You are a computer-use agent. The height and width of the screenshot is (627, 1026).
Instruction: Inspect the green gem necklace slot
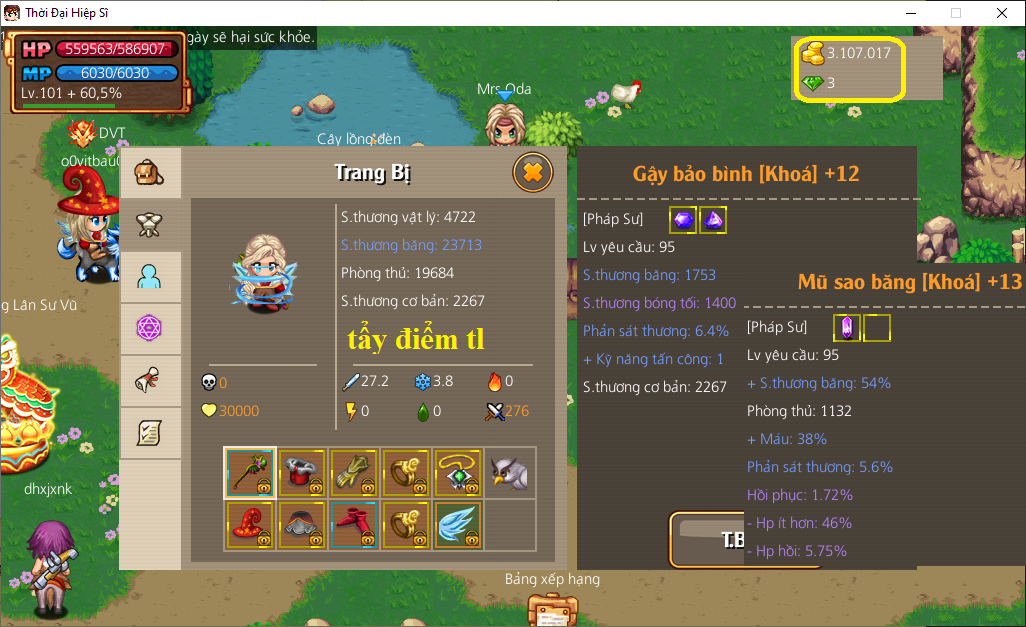coord(458,472)
